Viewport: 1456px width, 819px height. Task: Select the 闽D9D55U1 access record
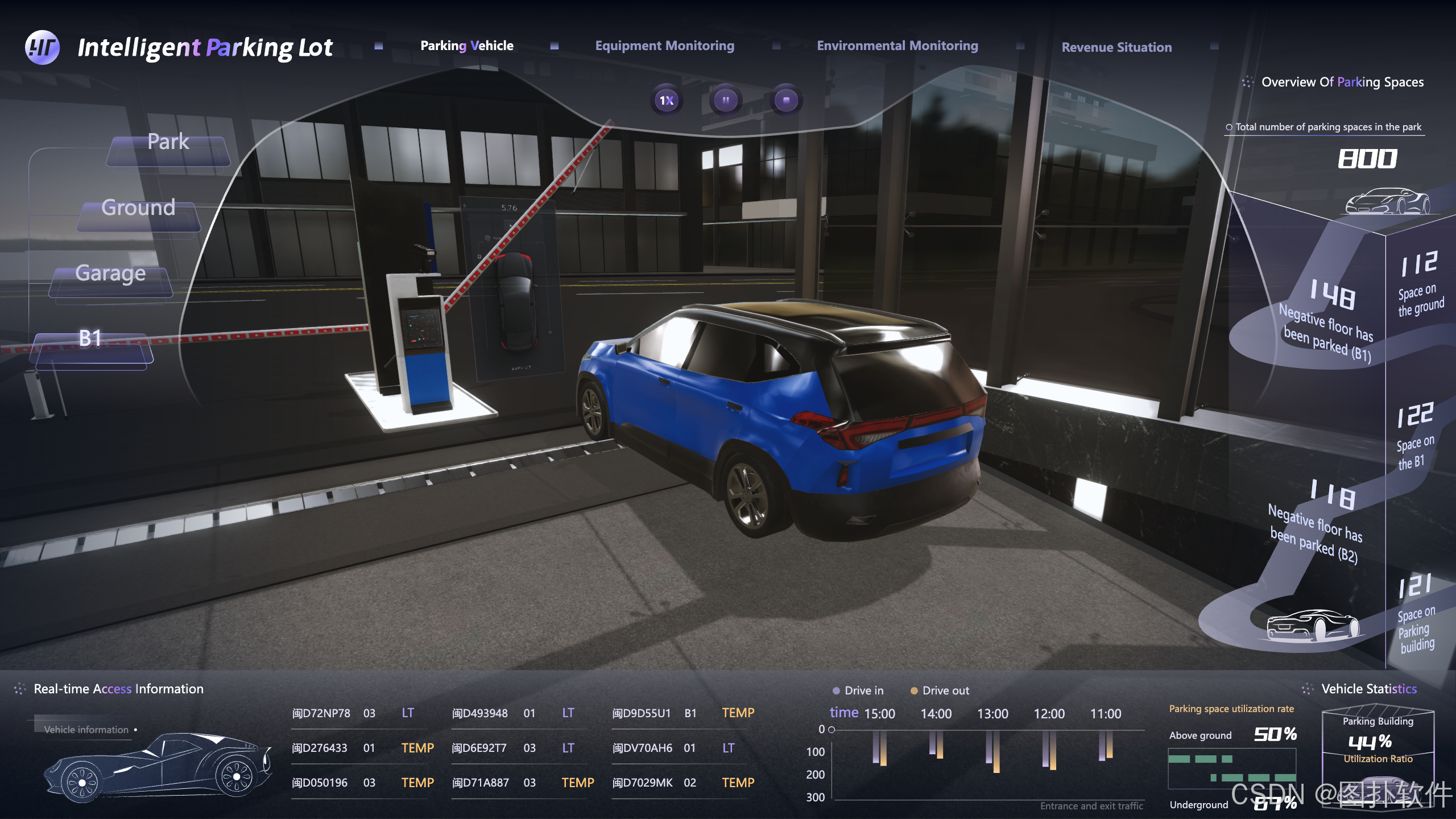coord(642,713)
